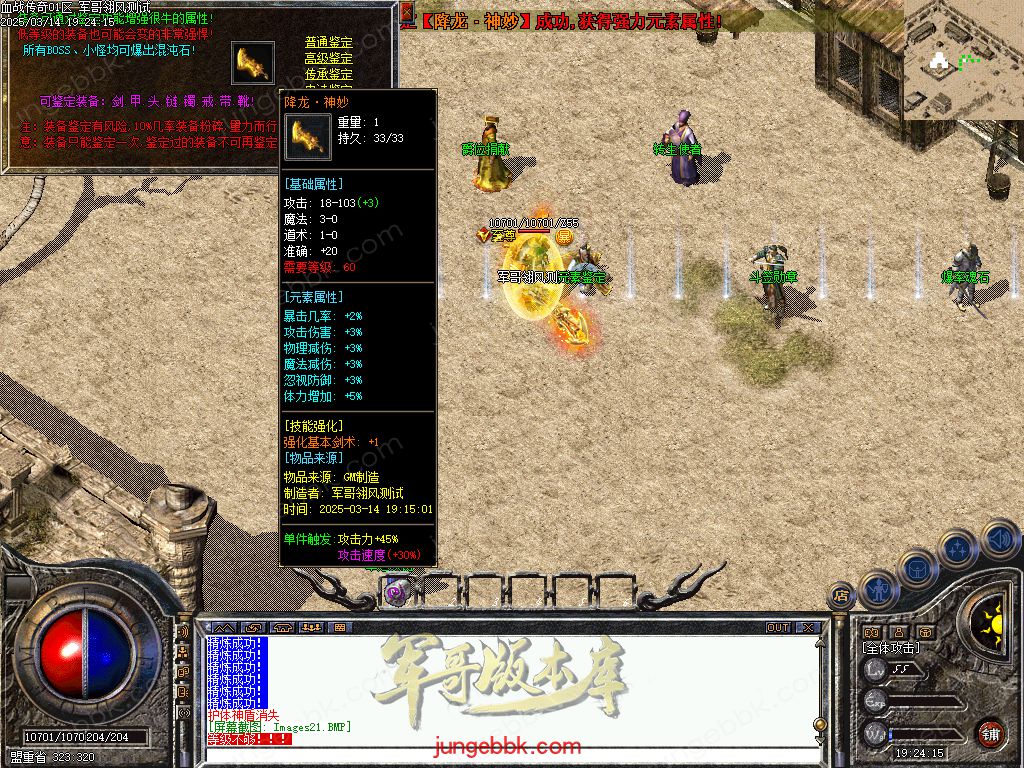Click the purple swirl belt slot item
The width and height of the screenshot is (1024, 768).
(x=396, y=593)
